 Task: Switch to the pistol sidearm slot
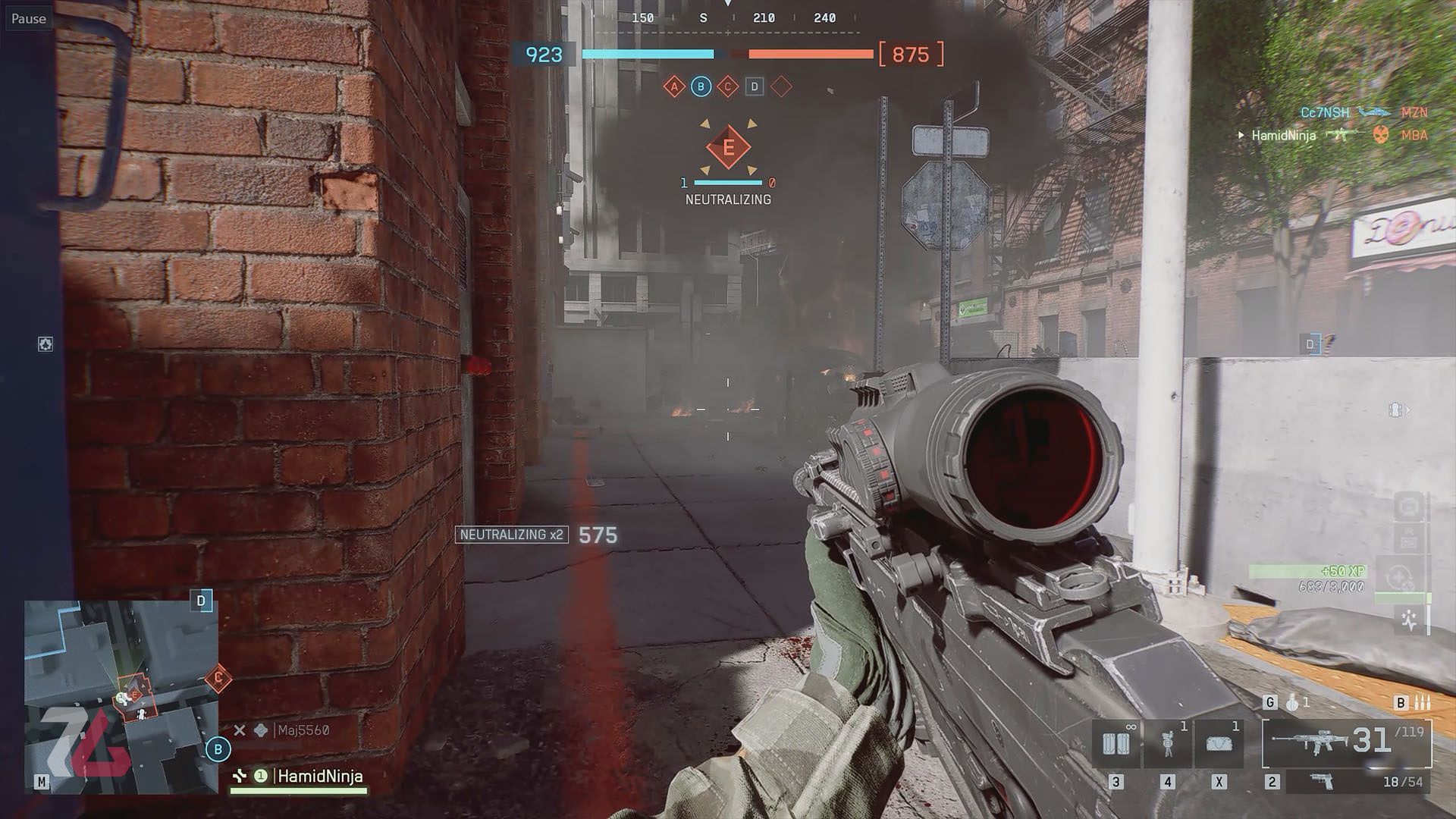pyautogui.click(x=1322, y=781)
